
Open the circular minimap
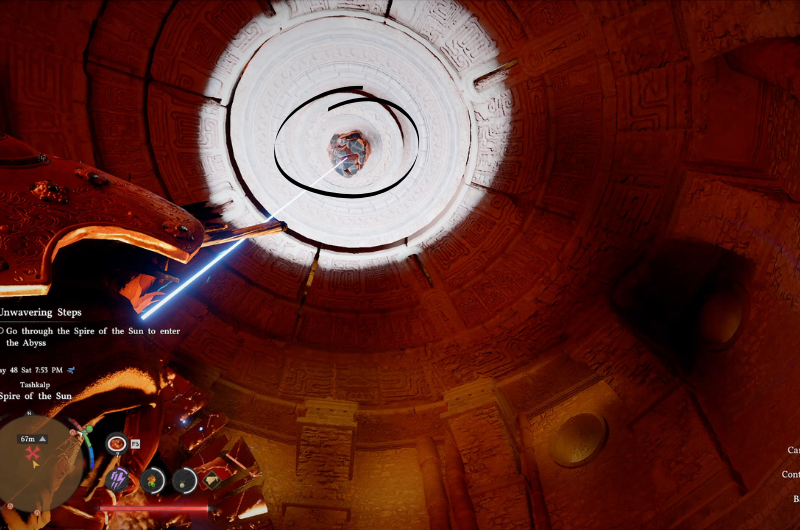click(41, 458)
